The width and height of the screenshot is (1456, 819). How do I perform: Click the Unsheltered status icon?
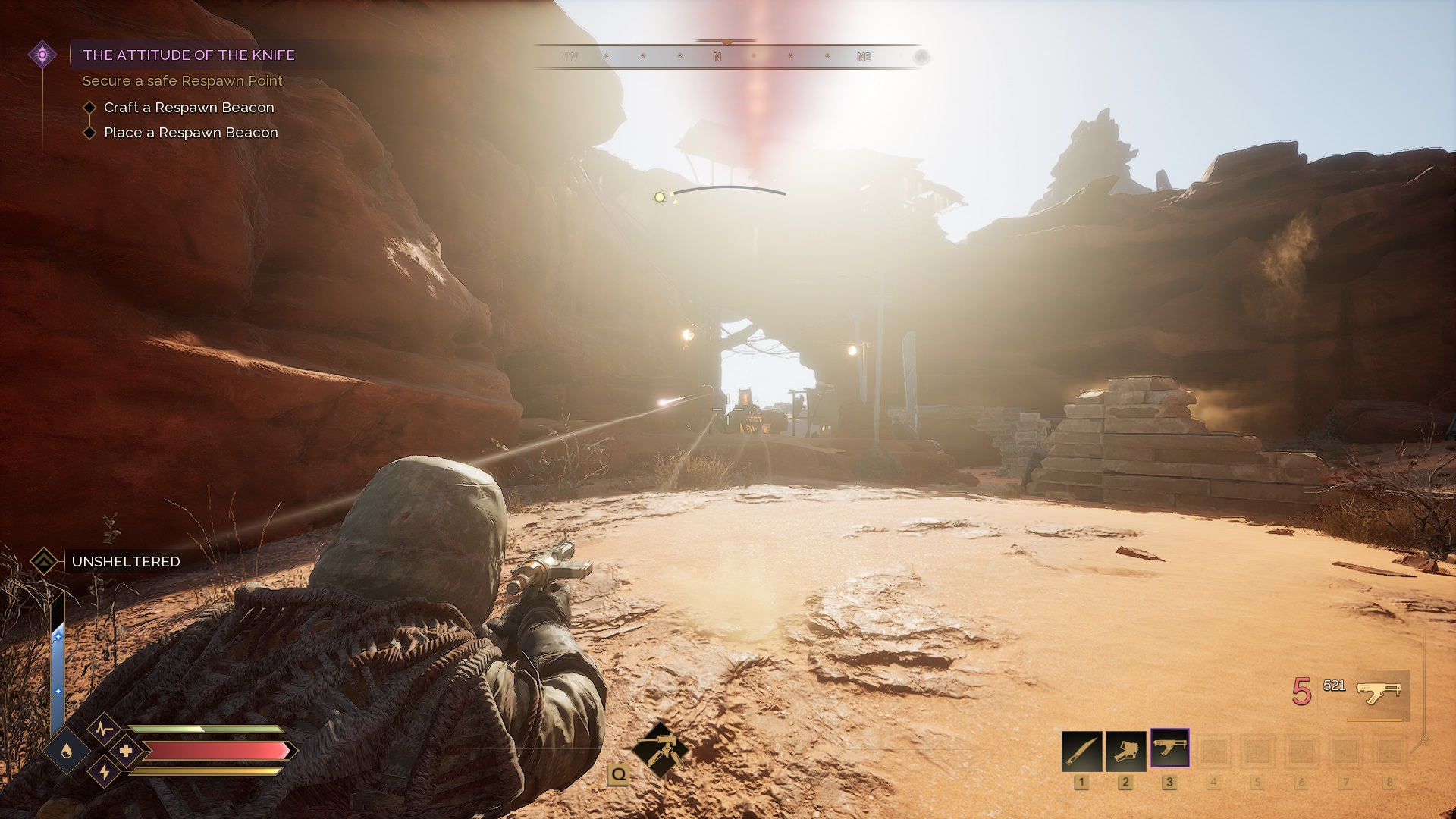44,562
